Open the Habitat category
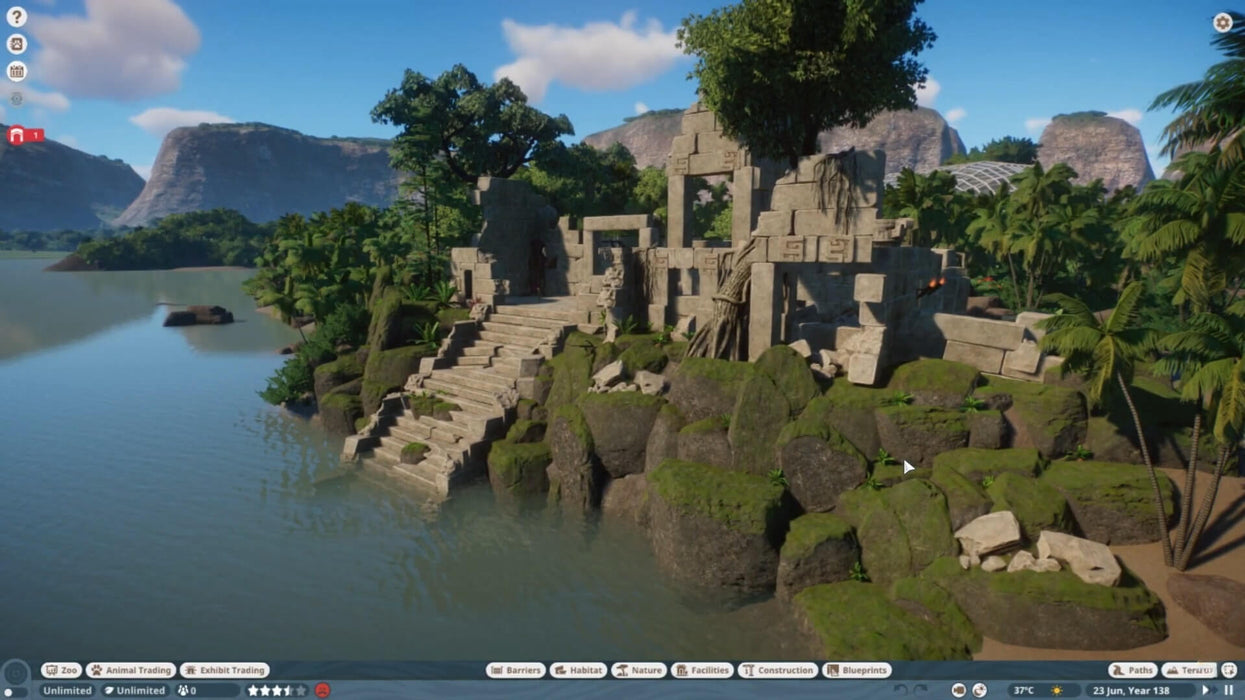Image resolution: width=1245 pixels, height=700 pixels. (x=578, y=670)
